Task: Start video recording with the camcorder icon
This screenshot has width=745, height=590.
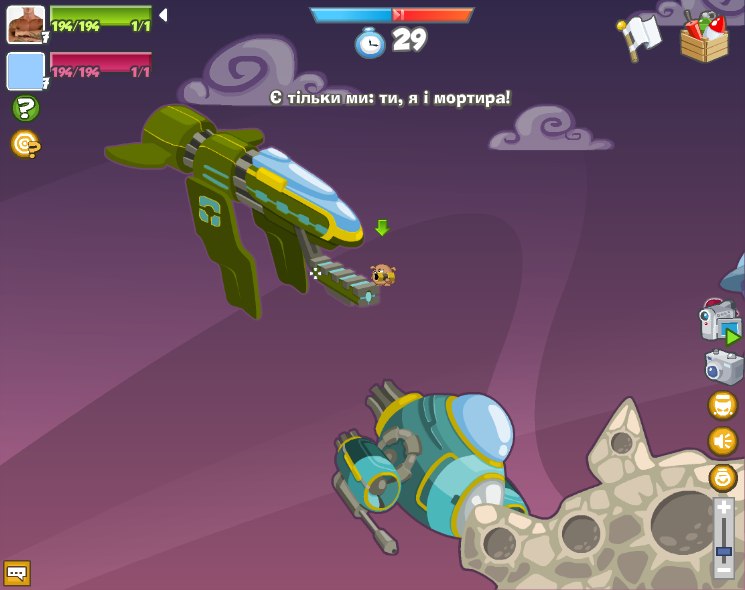Action: pos(720,321)
